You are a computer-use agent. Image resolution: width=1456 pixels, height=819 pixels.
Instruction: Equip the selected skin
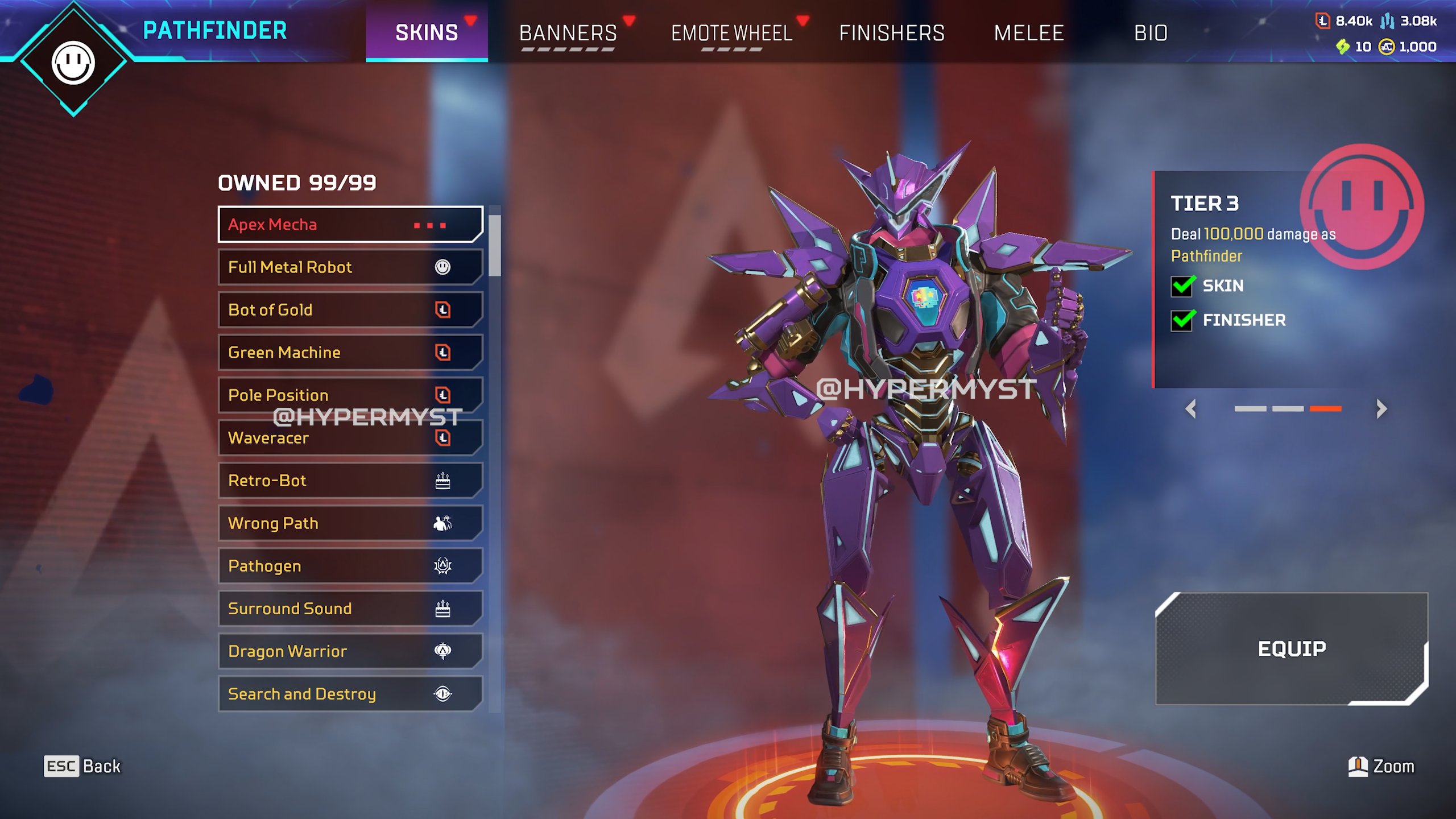pos(1291,648)
